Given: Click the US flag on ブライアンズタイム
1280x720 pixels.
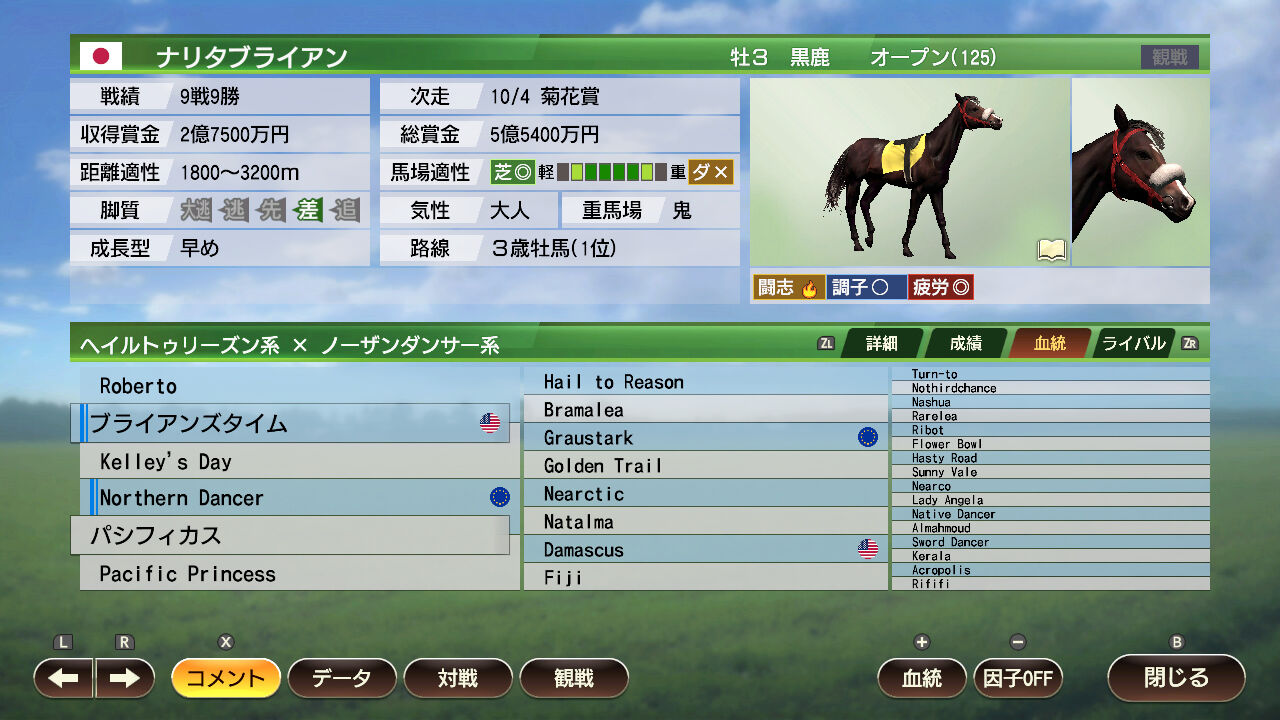Looking at the screenshot, I should (488, 422).
